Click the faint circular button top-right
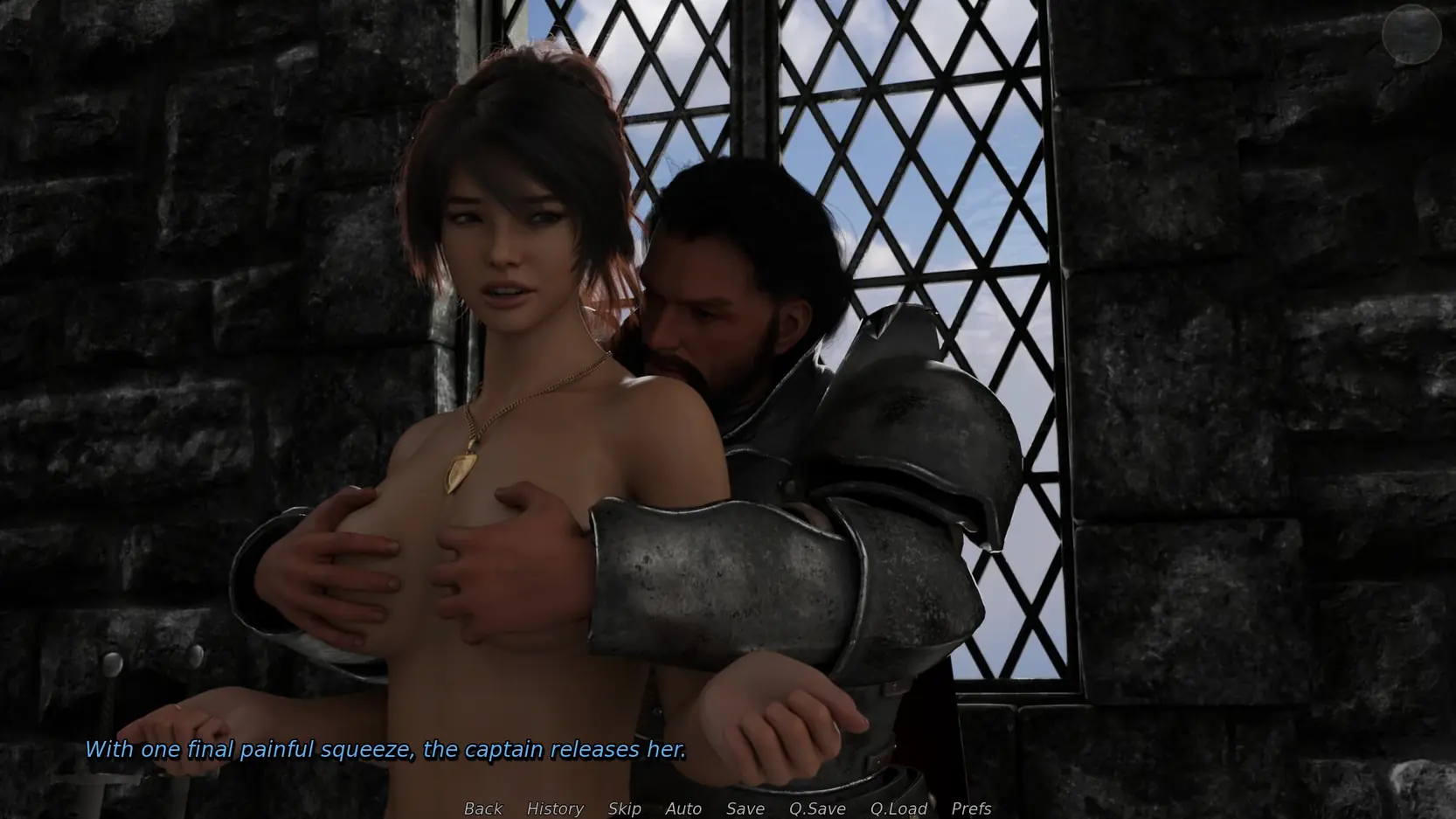 coord(1411,34)
